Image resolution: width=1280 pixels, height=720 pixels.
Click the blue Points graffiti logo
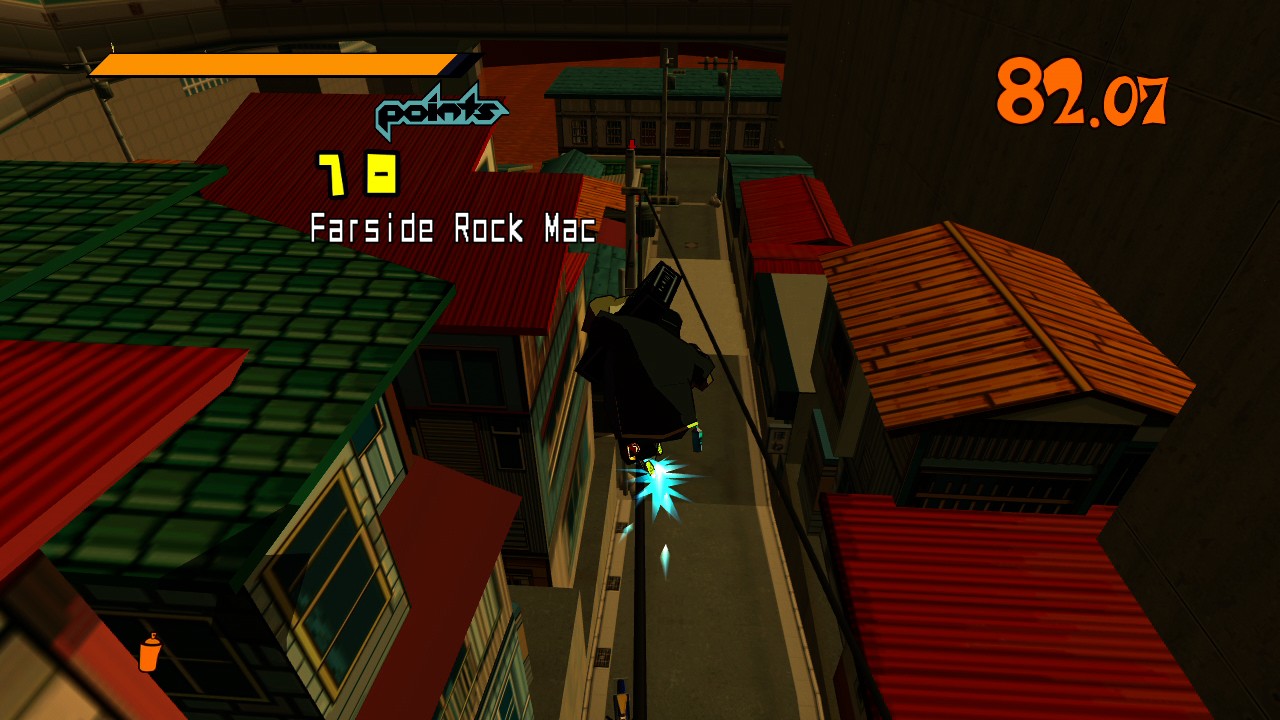pyautogui.click(x=438, y=112)
